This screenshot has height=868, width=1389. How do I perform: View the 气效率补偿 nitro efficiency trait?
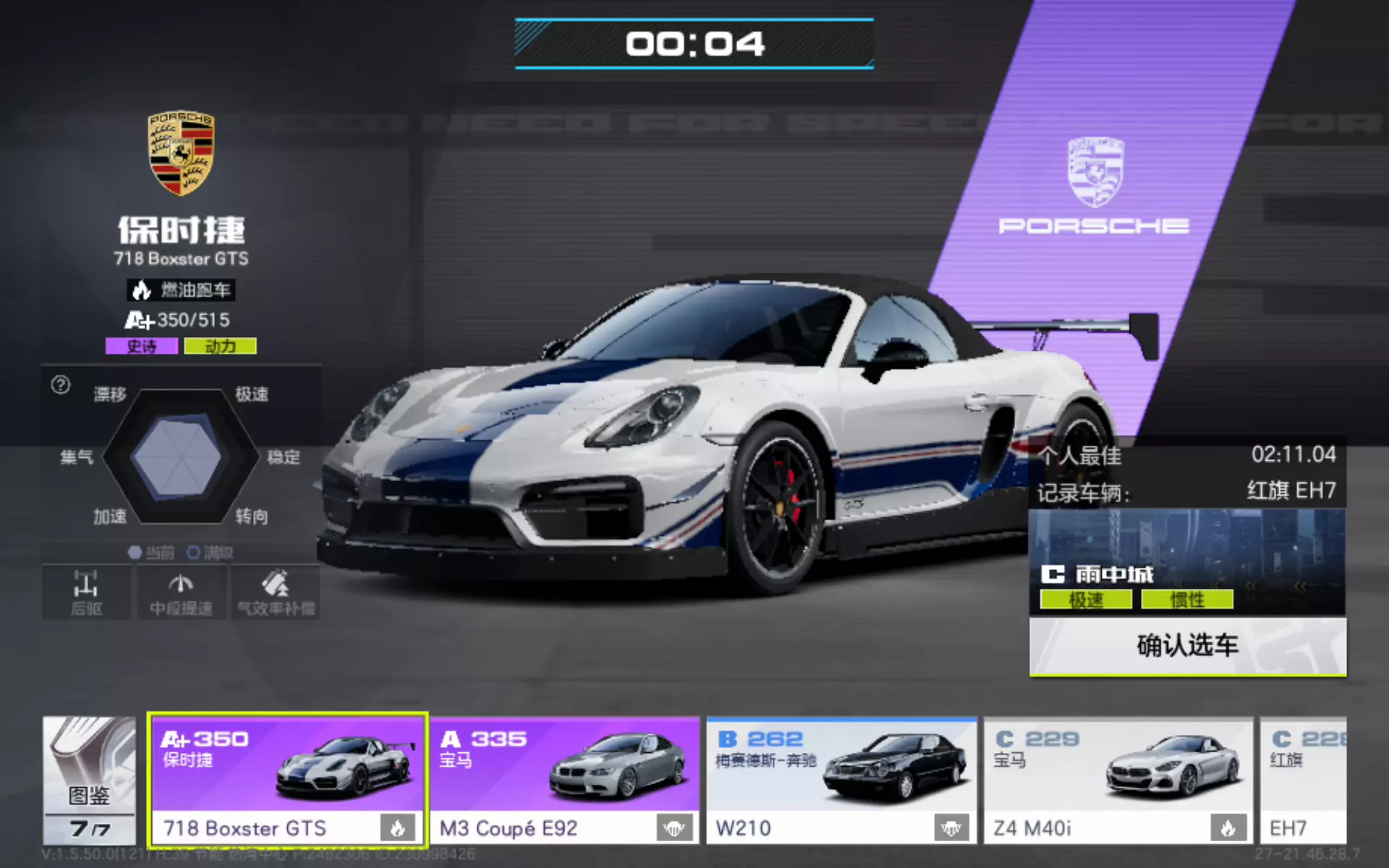276,592
